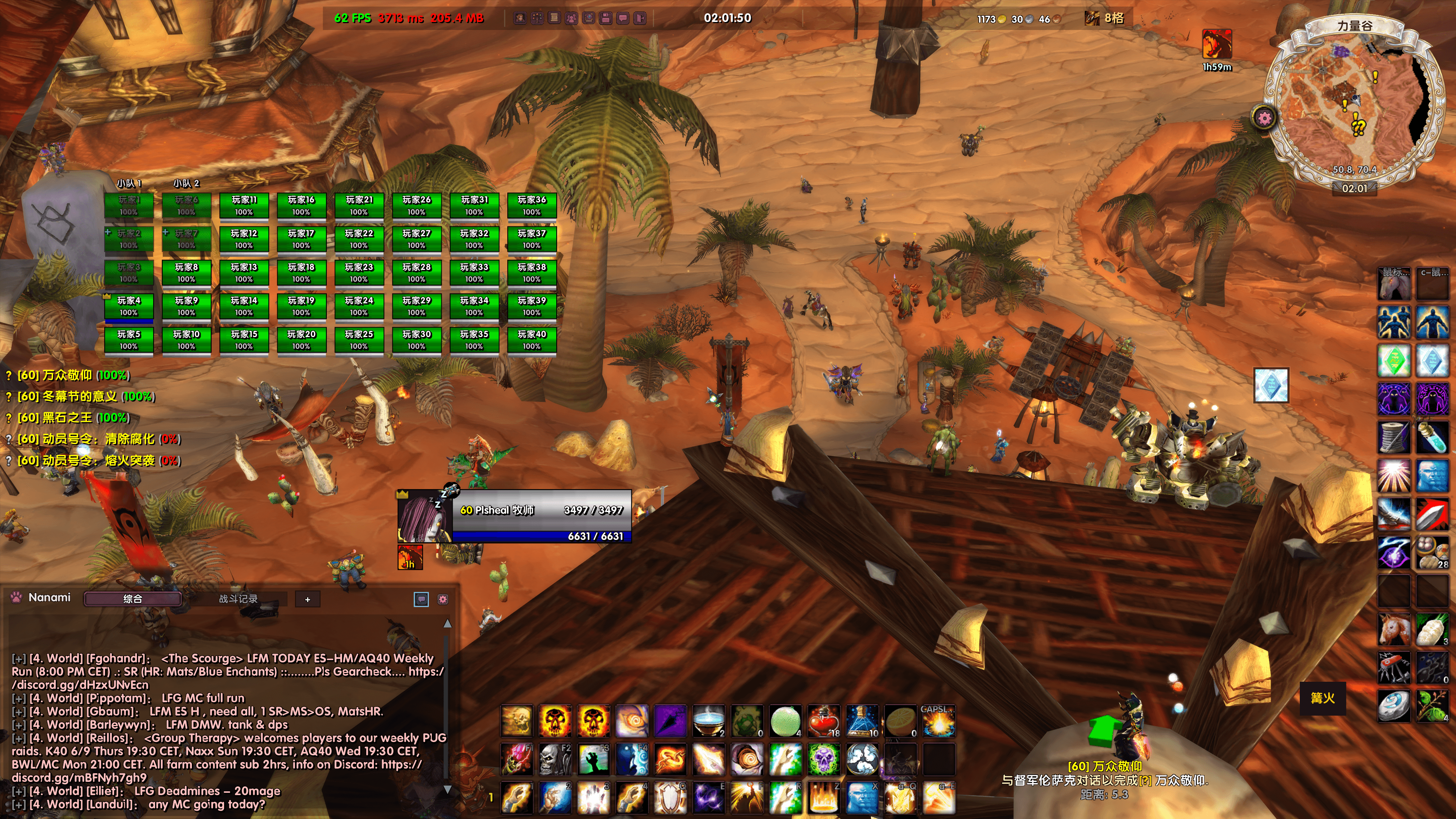Image resolution: width=1456 pixels, height=819 pixels.
Task: Click the 篝火 campfire button
Action: point(1323,698)
